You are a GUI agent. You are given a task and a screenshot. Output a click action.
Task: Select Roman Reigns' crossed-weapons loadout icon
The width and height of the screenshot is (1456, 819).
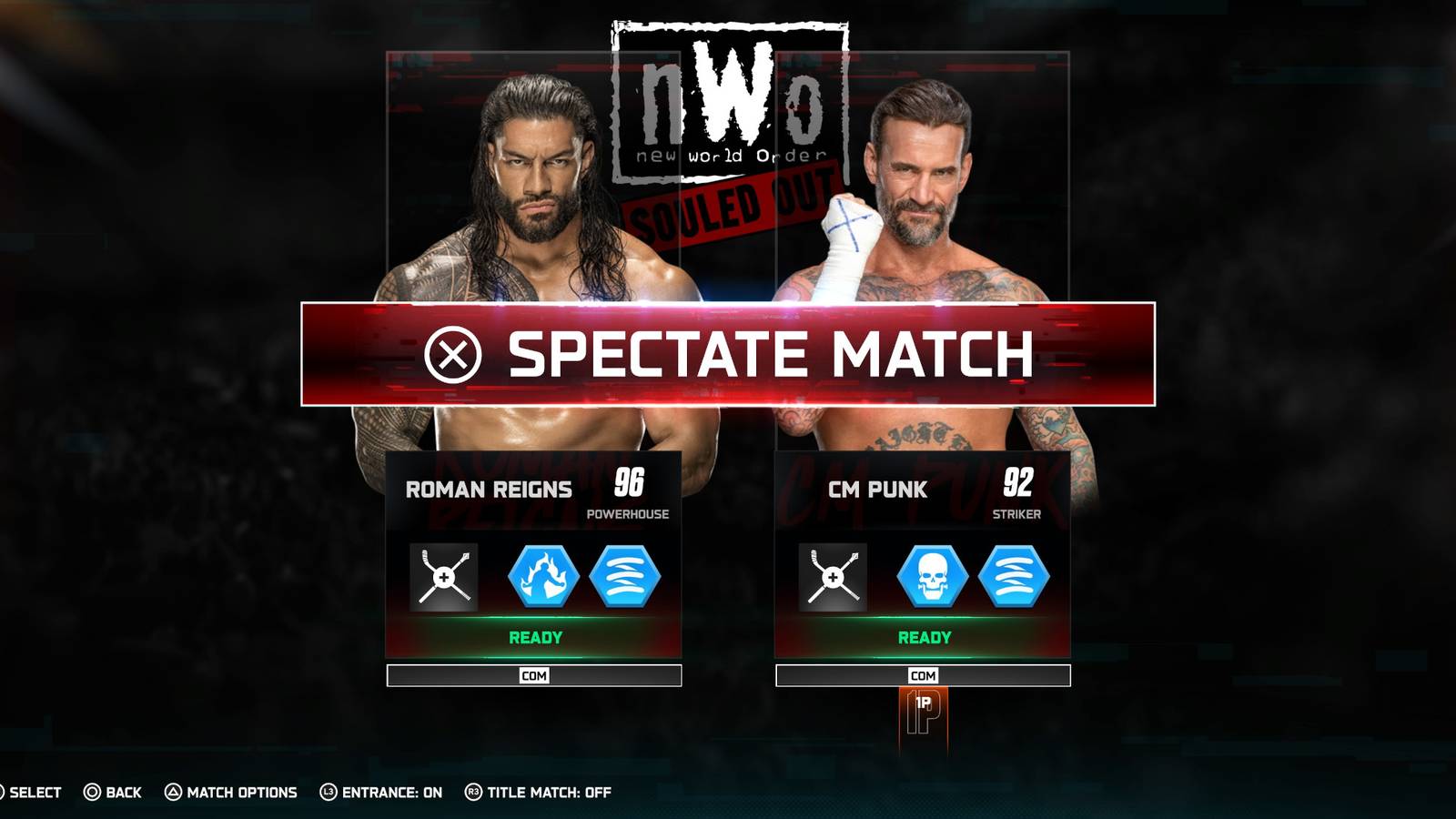443,577
